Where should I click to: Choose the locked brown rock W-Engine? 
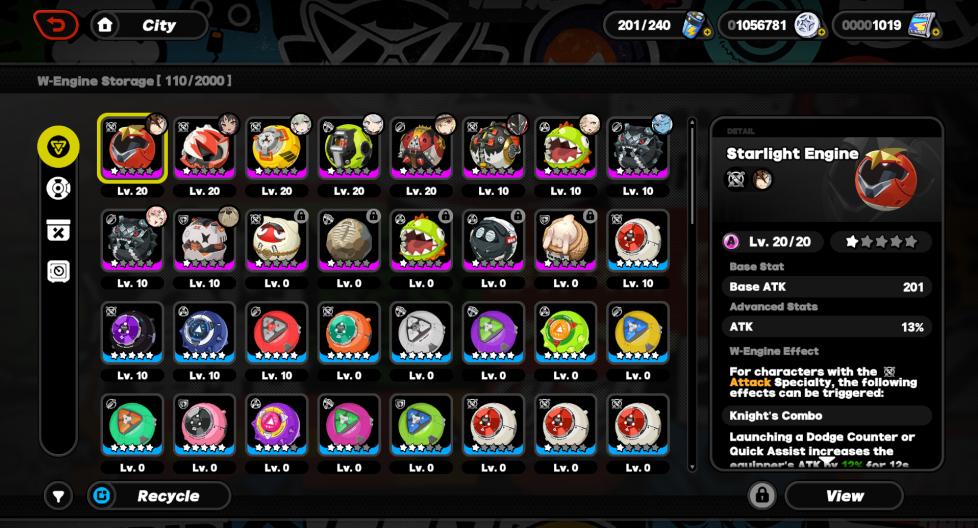[349, 241]
